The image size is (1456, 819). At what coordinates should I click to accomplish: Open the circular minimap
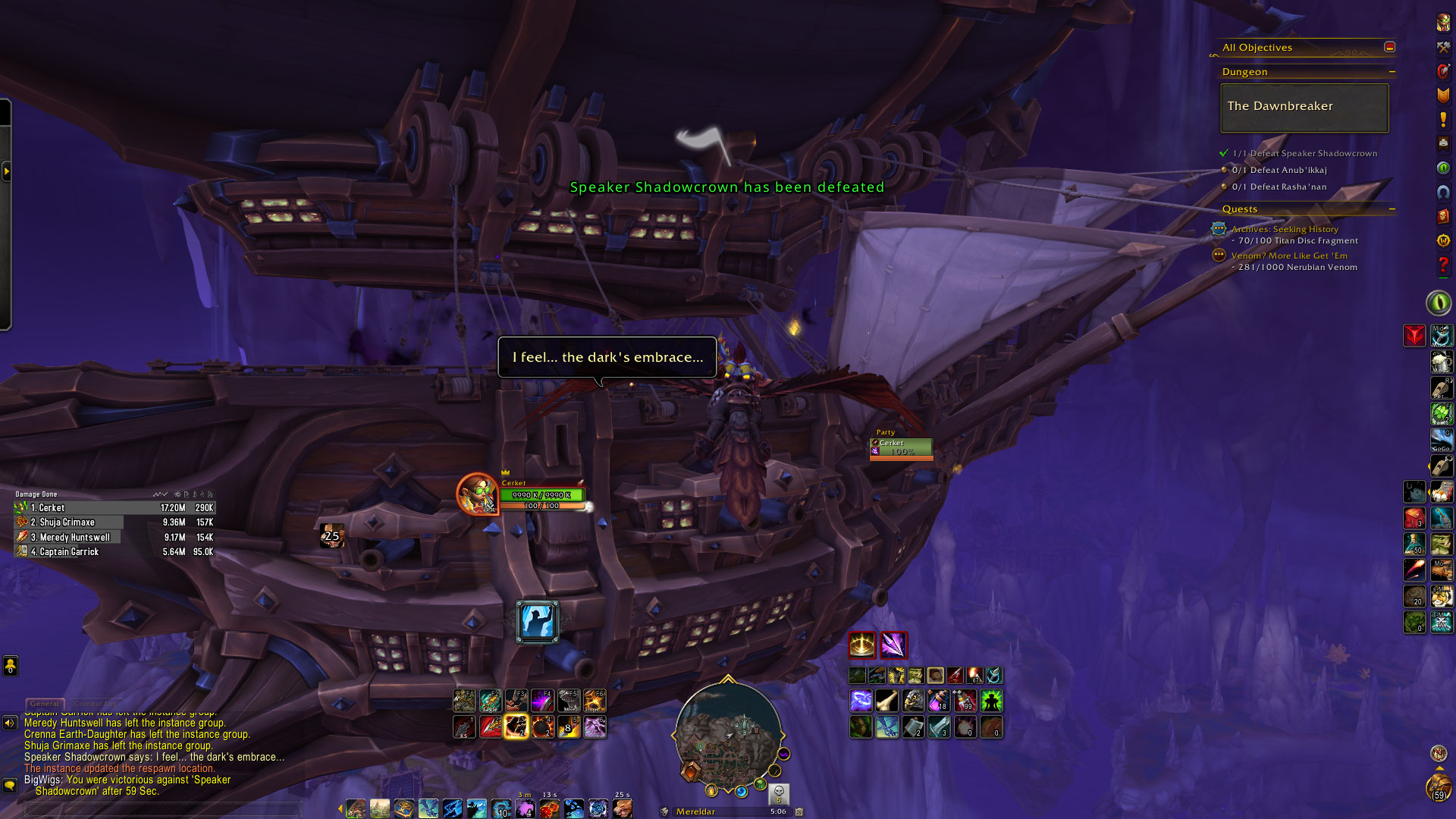728,734
